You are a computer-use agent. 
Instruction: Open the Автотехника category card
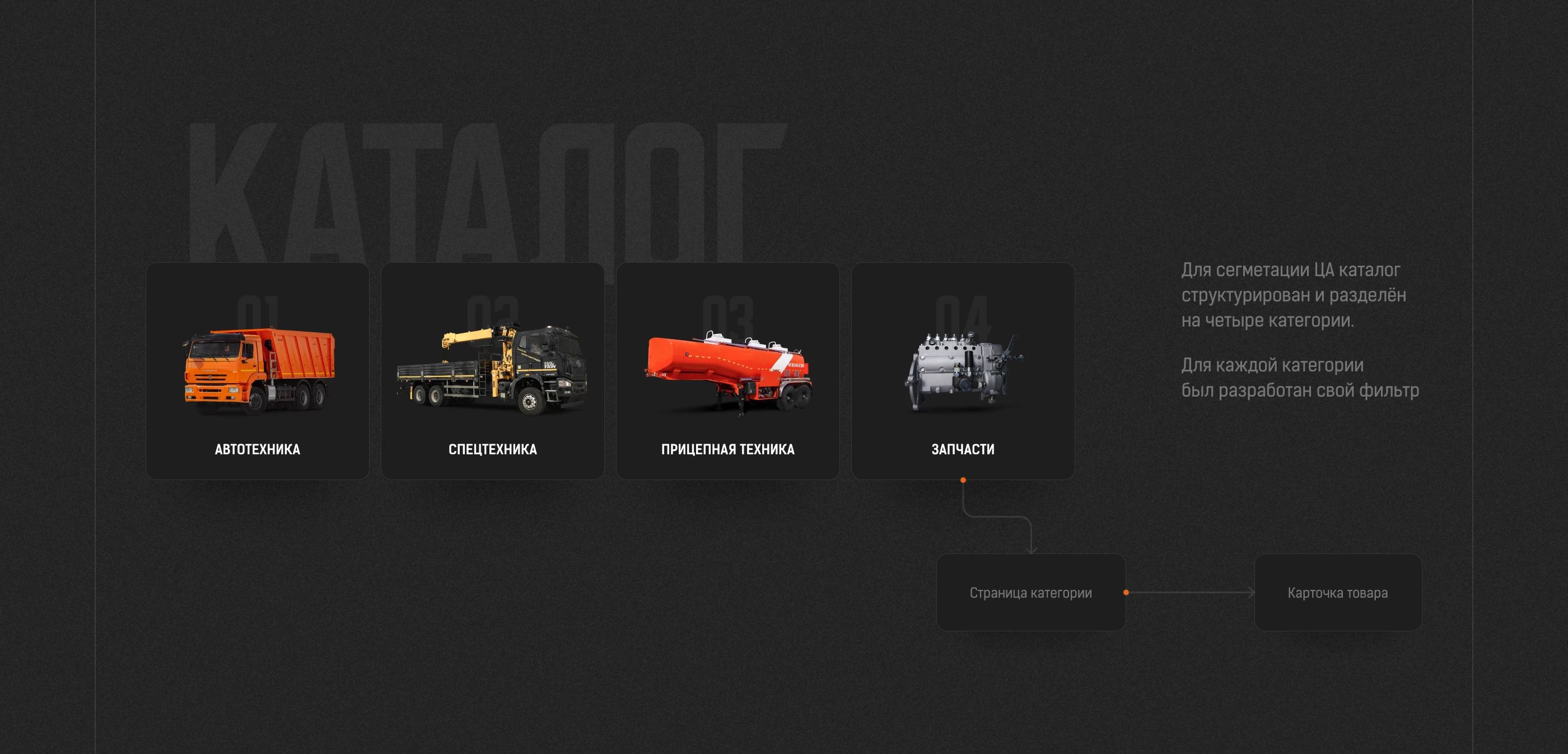257,371
